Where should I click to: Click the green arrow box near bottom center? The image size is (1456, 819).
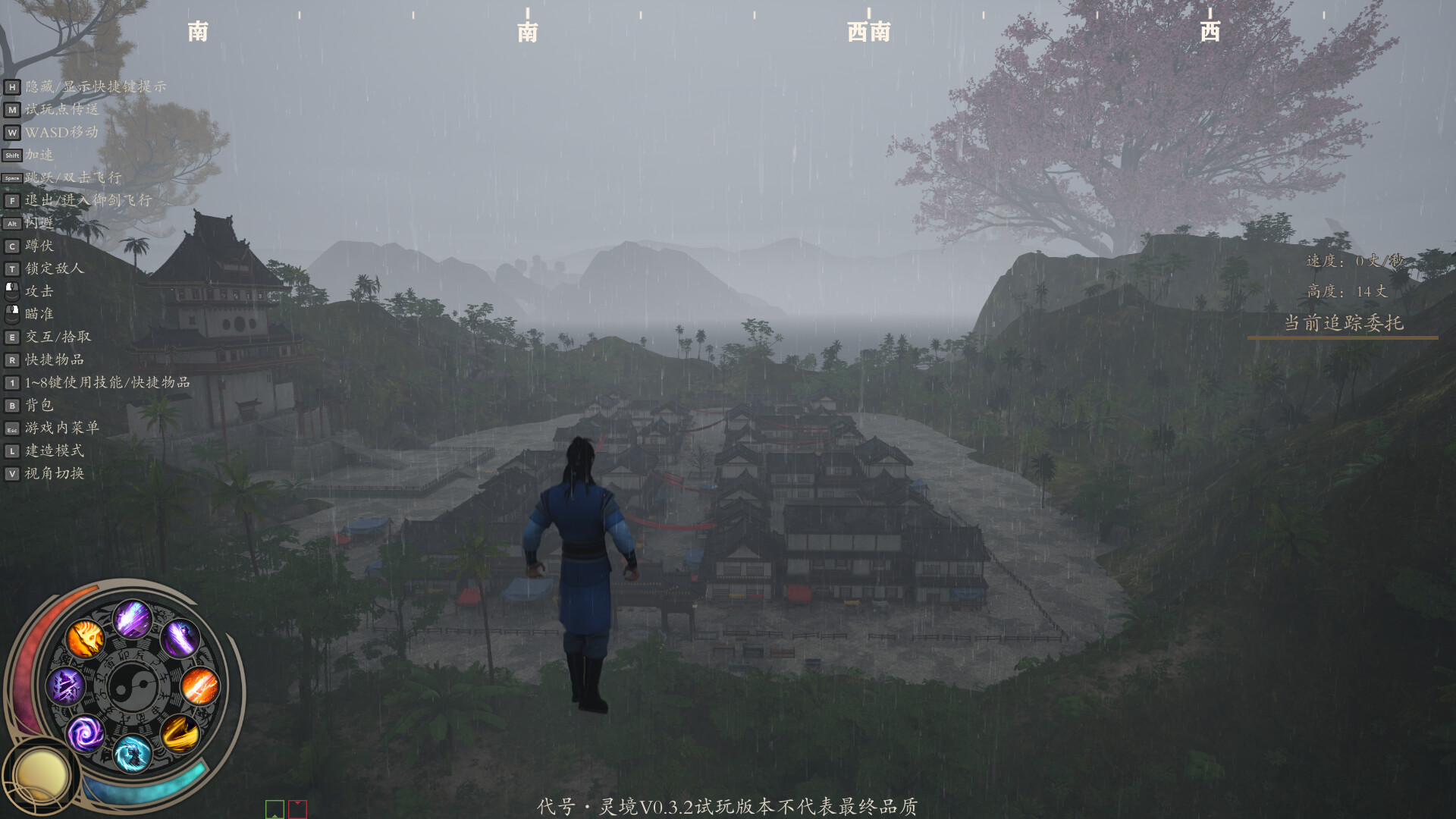(273, 809)
